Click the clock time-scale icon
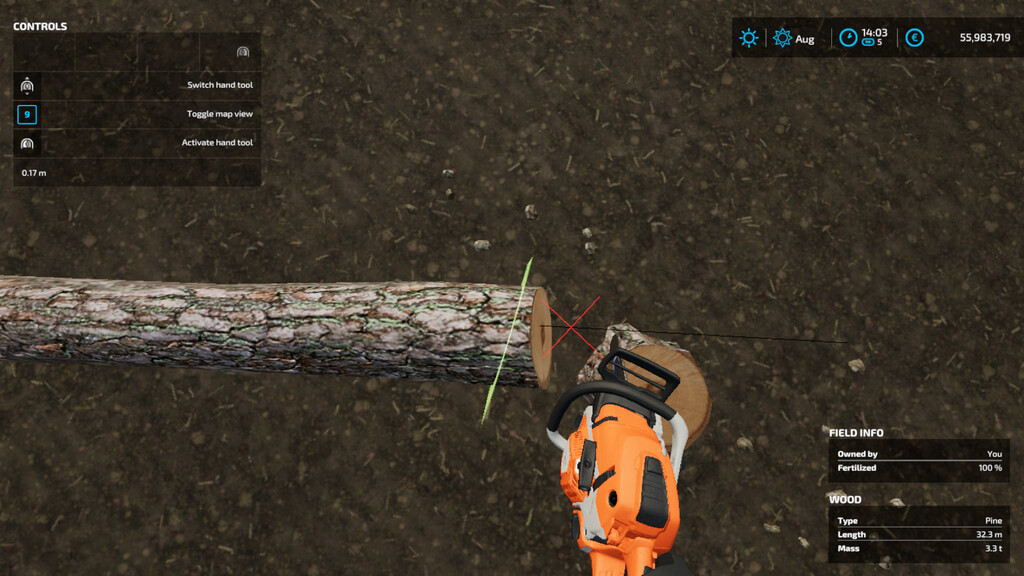 point(848,38)
